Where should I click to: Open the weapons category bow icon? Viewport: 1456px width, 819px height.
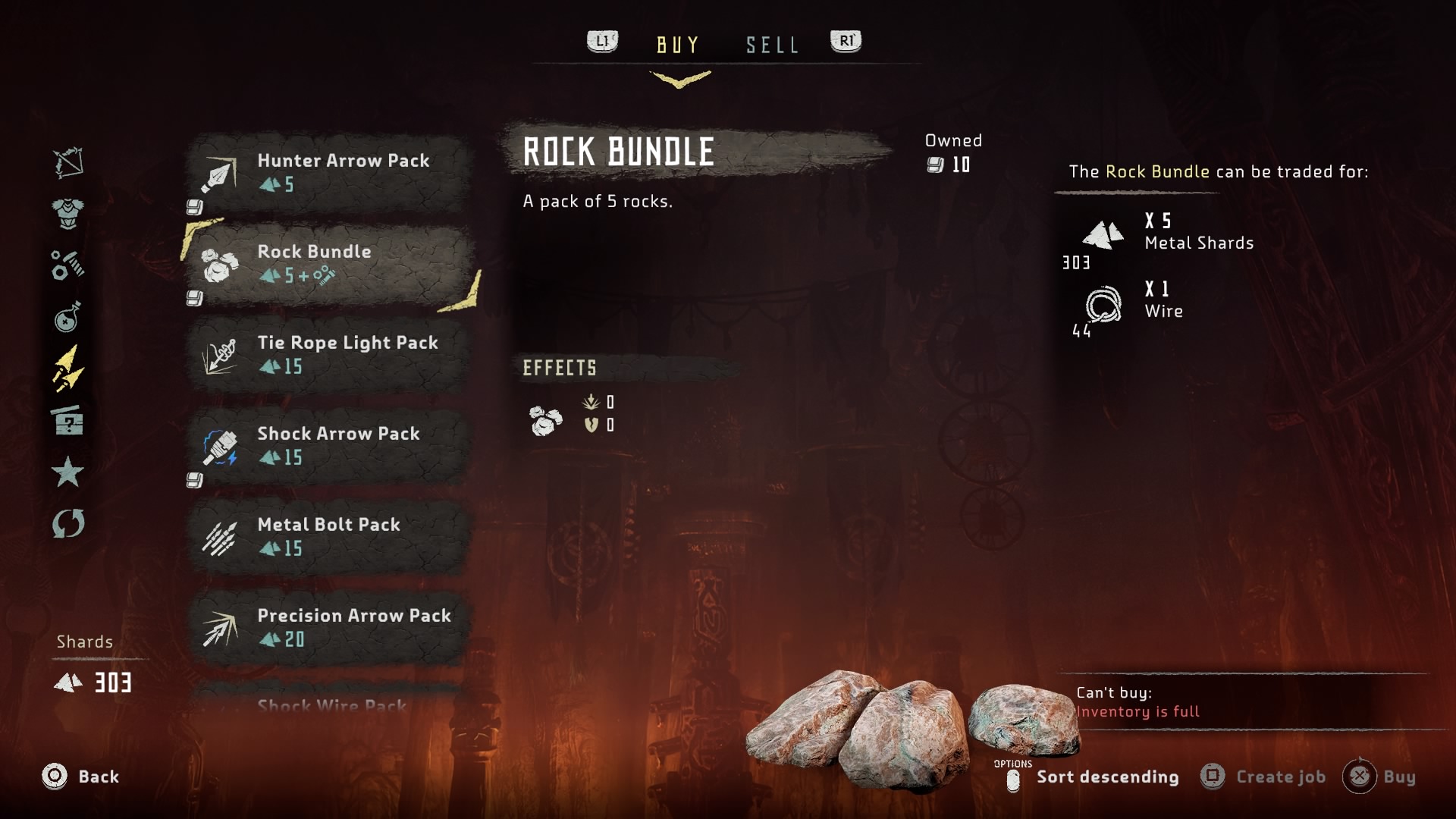point(68,162)
